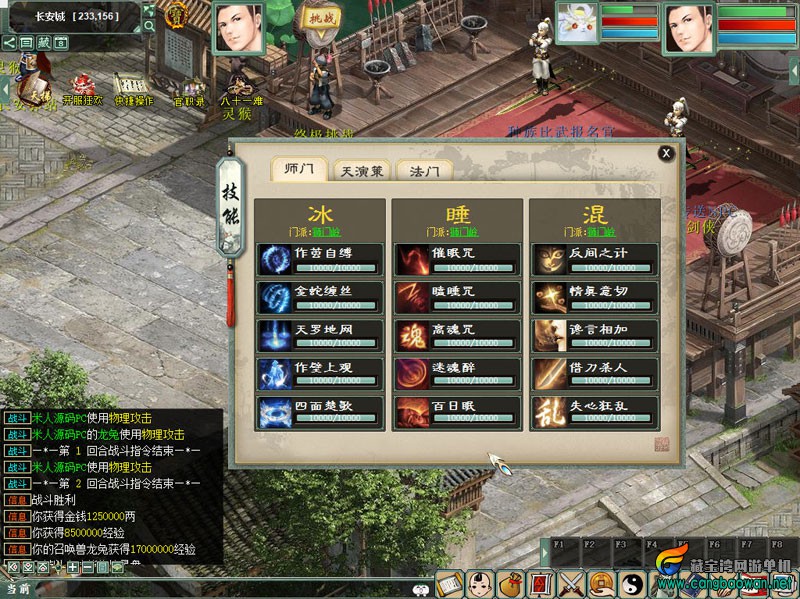Choose the 金蛇缠丝 skill
This screenshot has width=800, height=599.
click(319, 296)
